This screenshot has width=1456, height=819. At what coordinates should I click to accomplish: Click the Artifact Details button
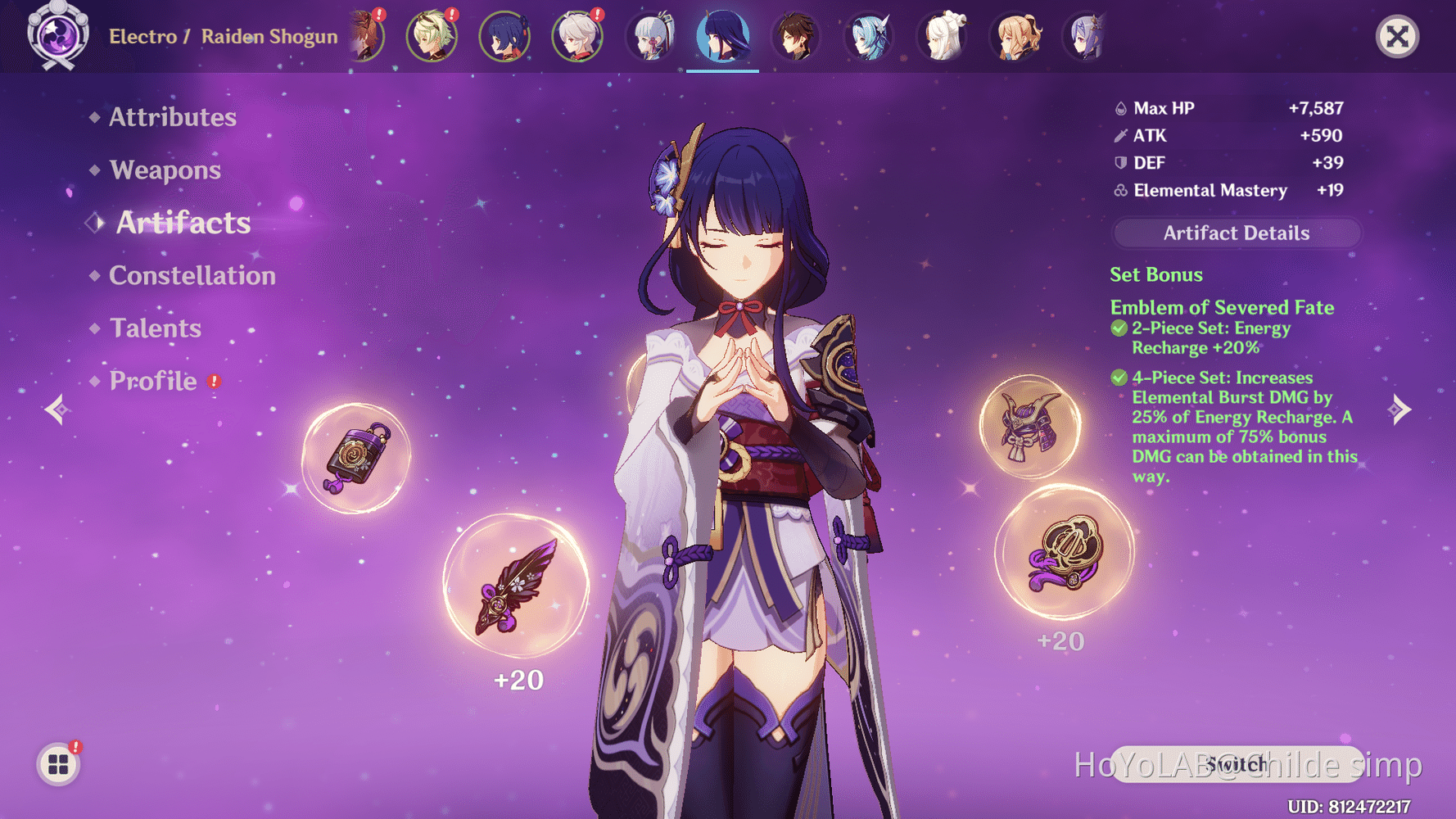point(1236,233)
